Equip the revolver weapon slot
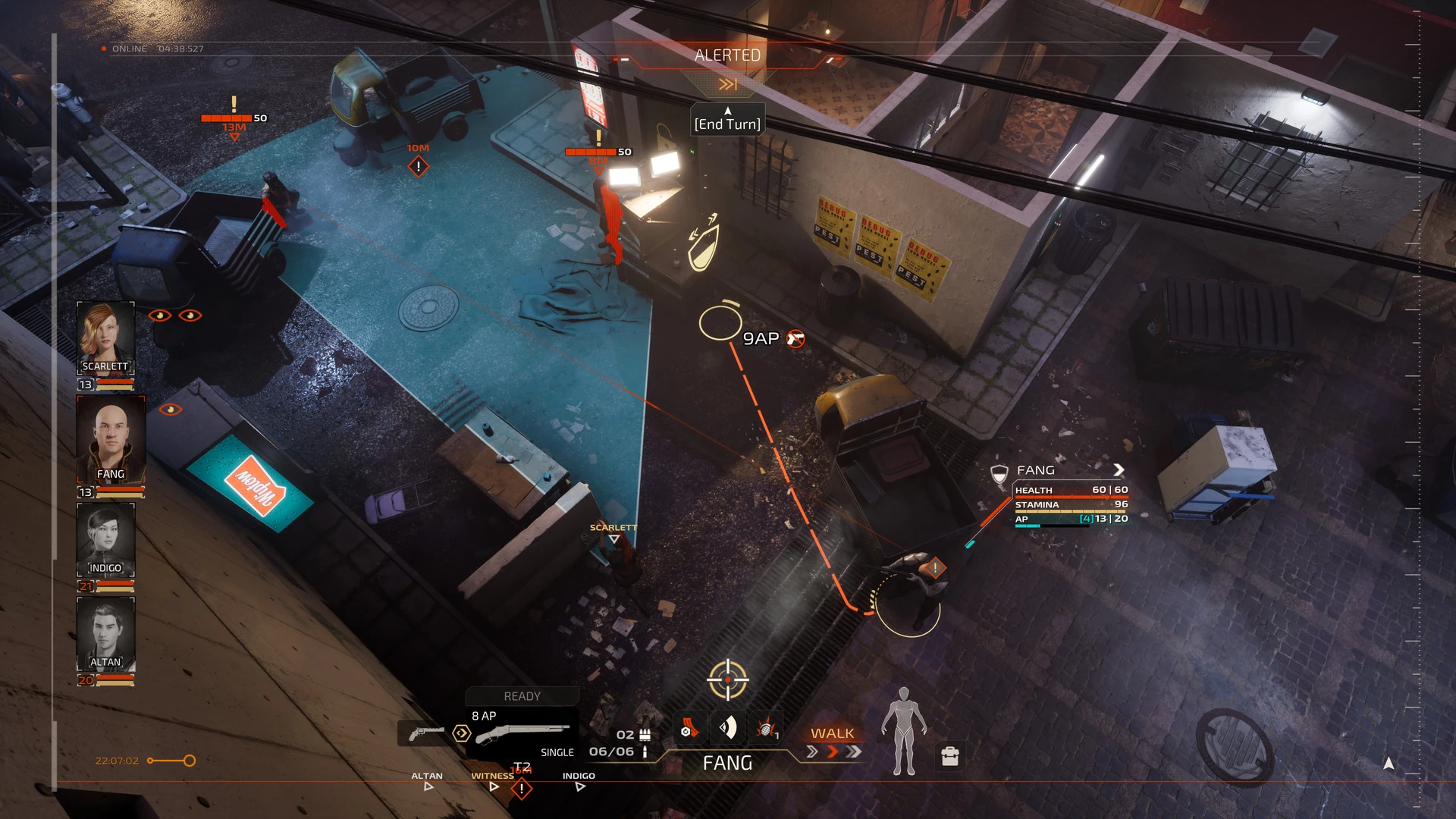The width and height of the screenshot is (1456, 819). click(426, 733)
